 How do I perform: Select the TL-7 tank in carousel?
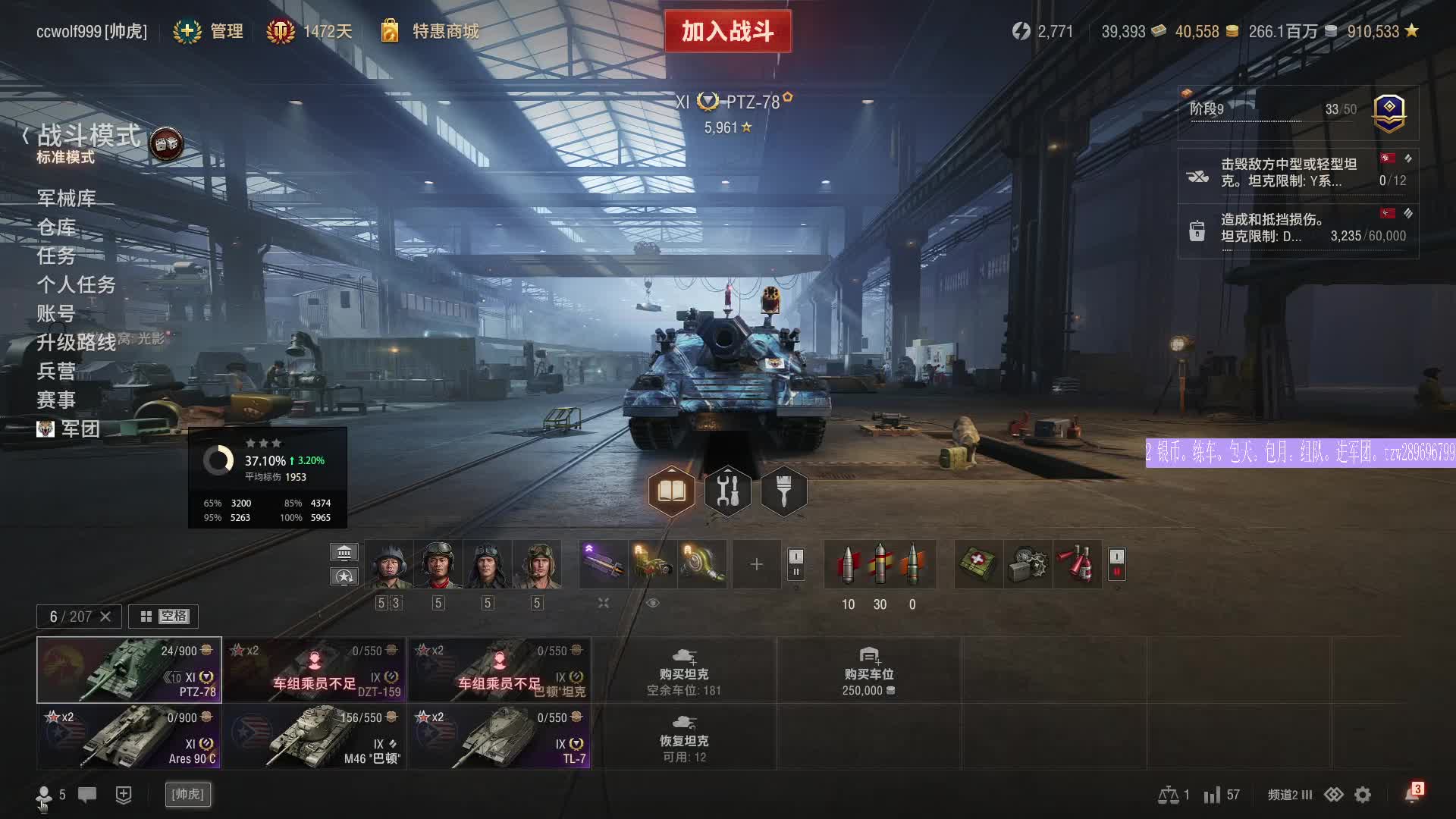pyautogui.click(x=499, y=736)
